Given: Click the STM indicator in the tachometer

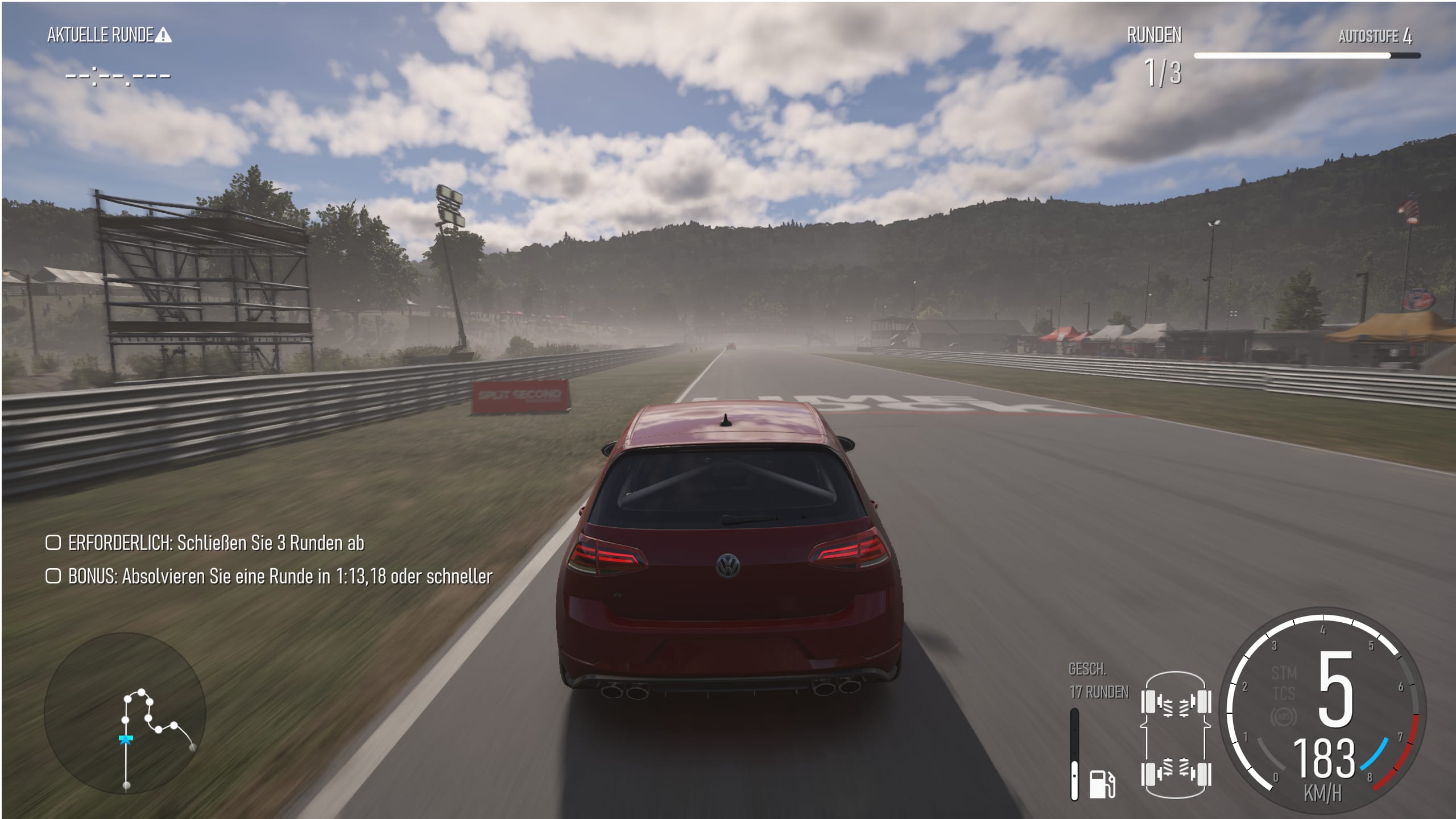Looking at the screenshot, I should point(1284,673).
